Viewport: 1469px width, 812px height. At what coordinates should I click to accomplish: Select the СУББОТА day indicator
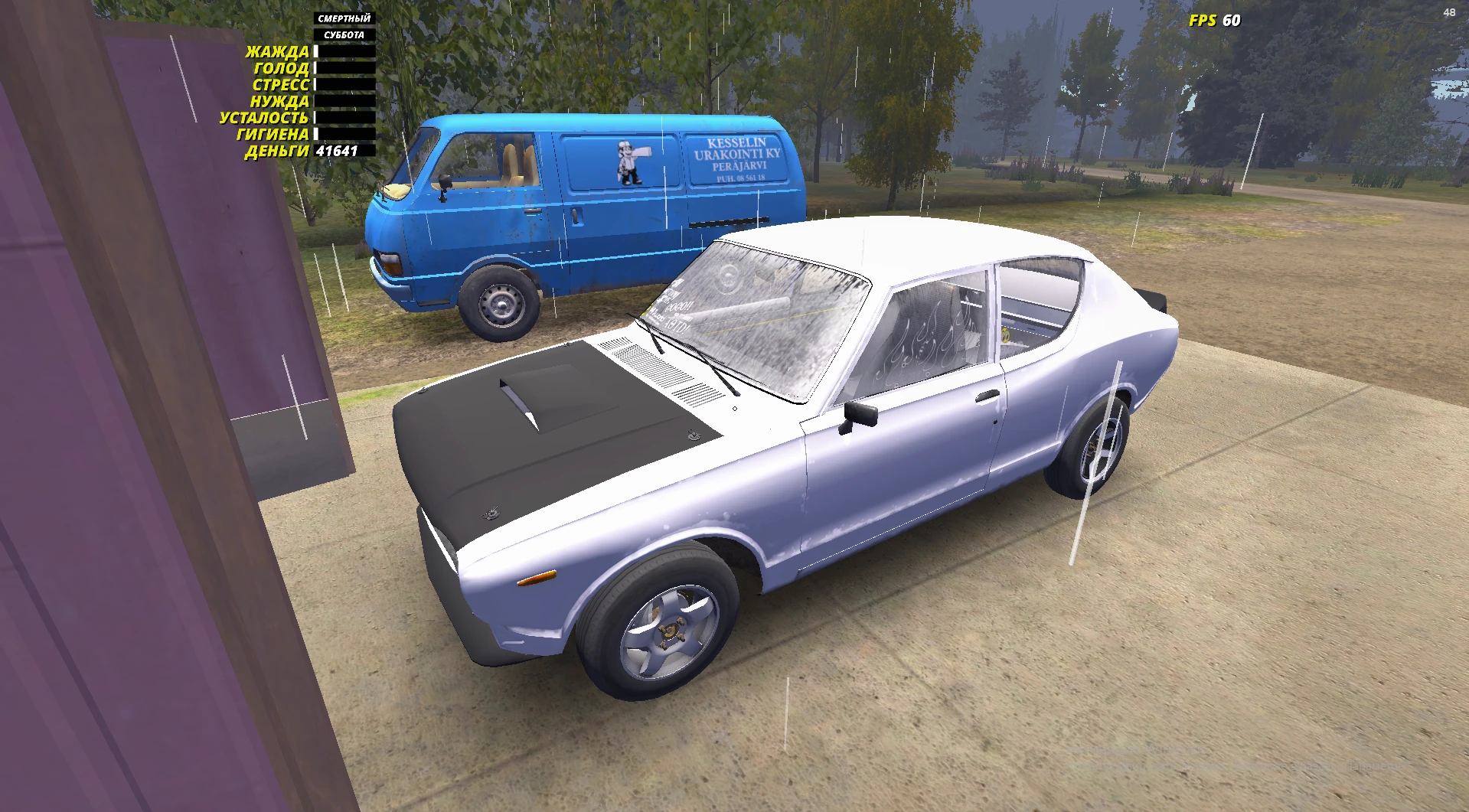343,33
